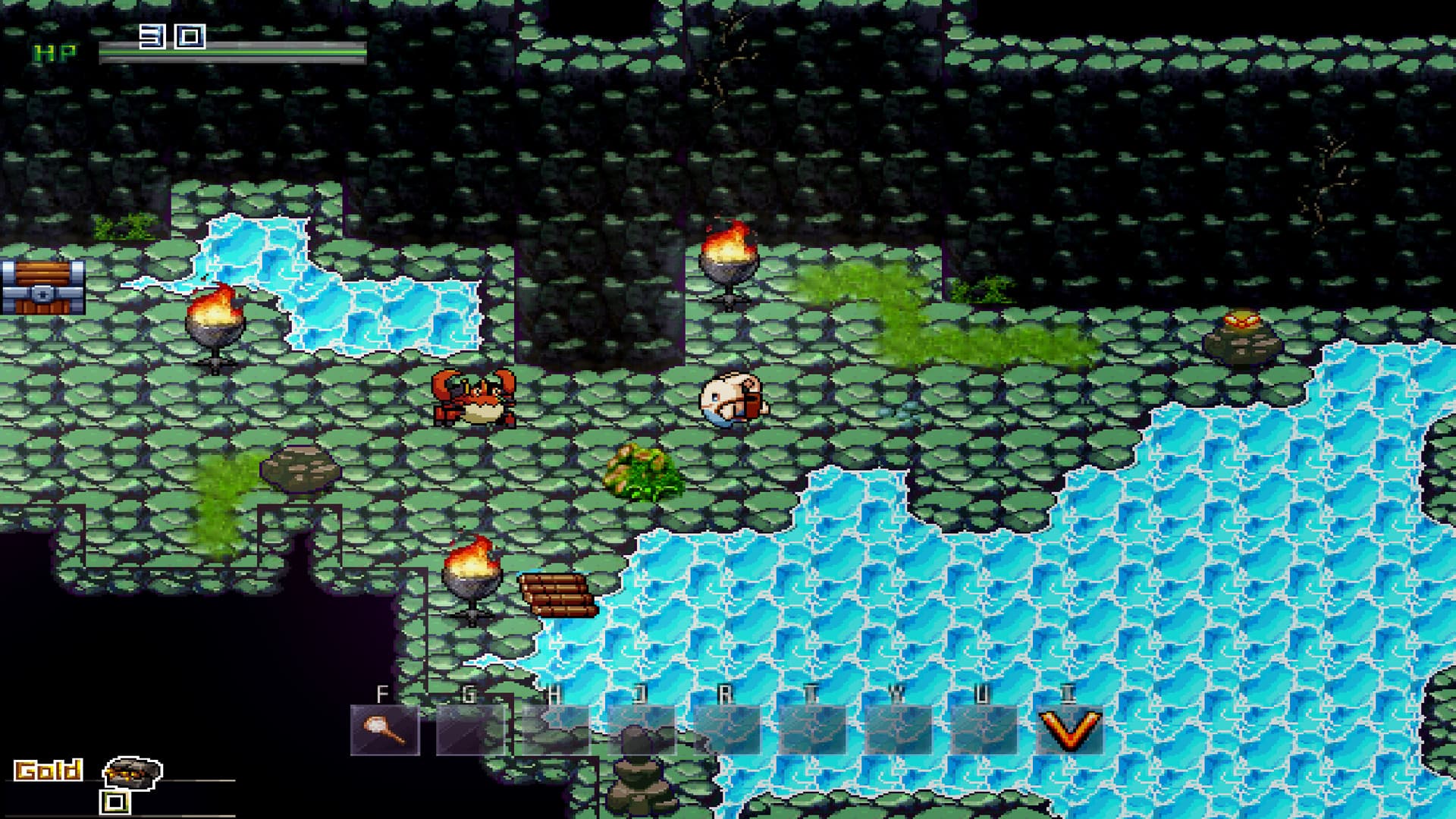Click hotbar slot H
This screenshot has height=819, width=1456.
click(558, 728)
